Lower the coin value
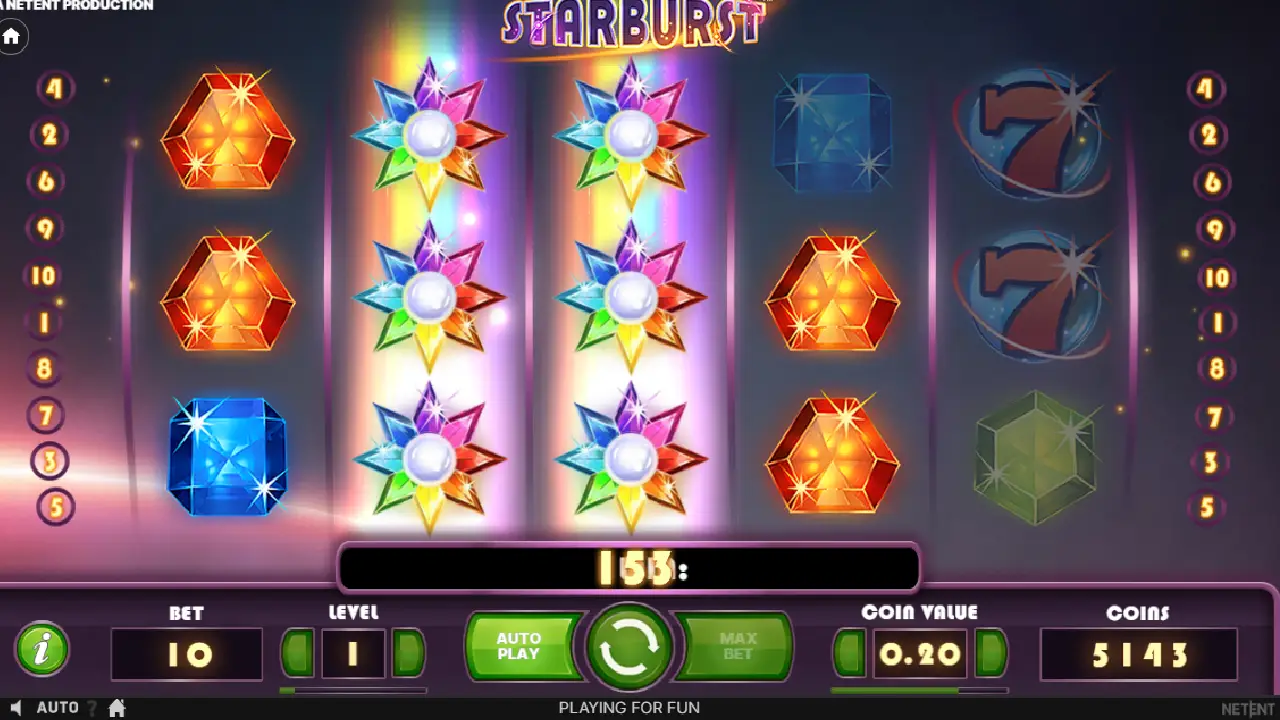Viewport: 1280px width, 720px height. click(x=851, y=654)
